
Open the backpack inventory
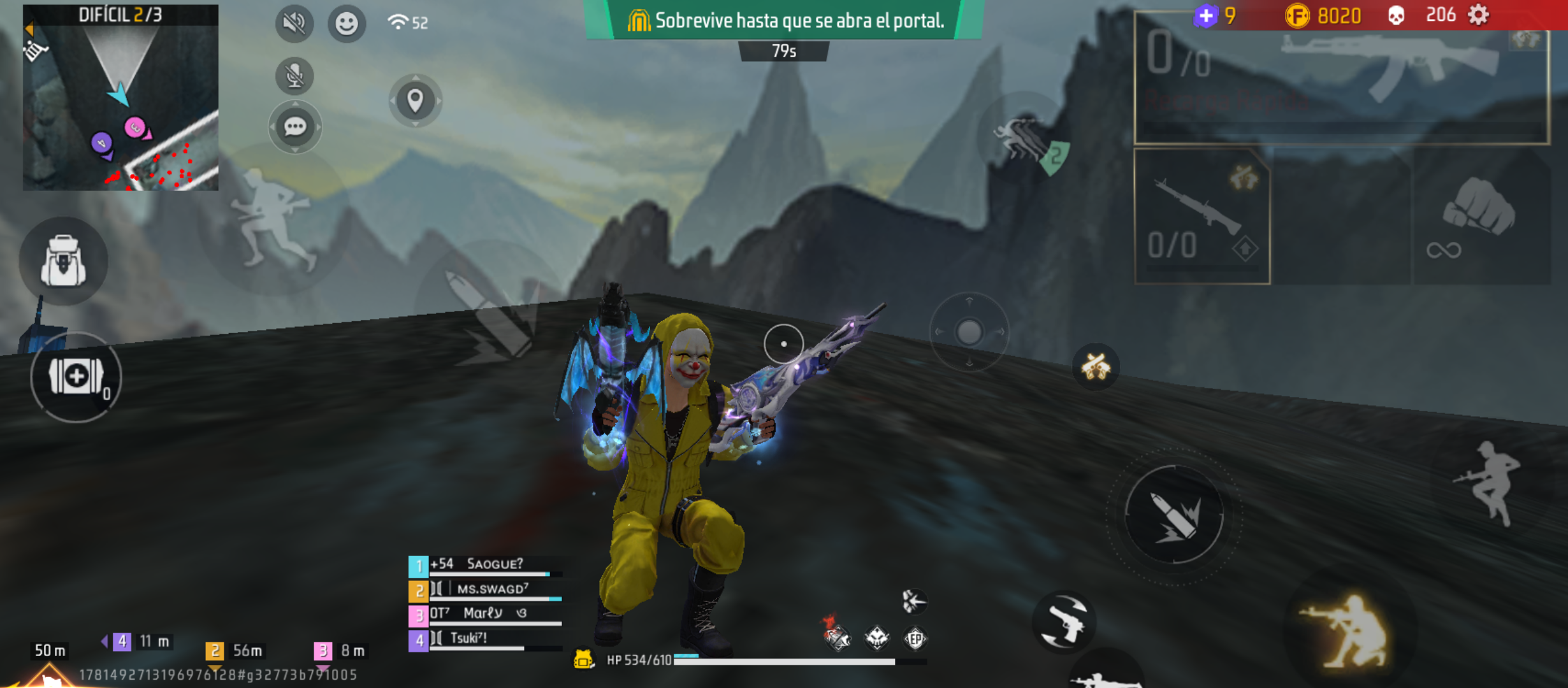click(x=63, y=261)
